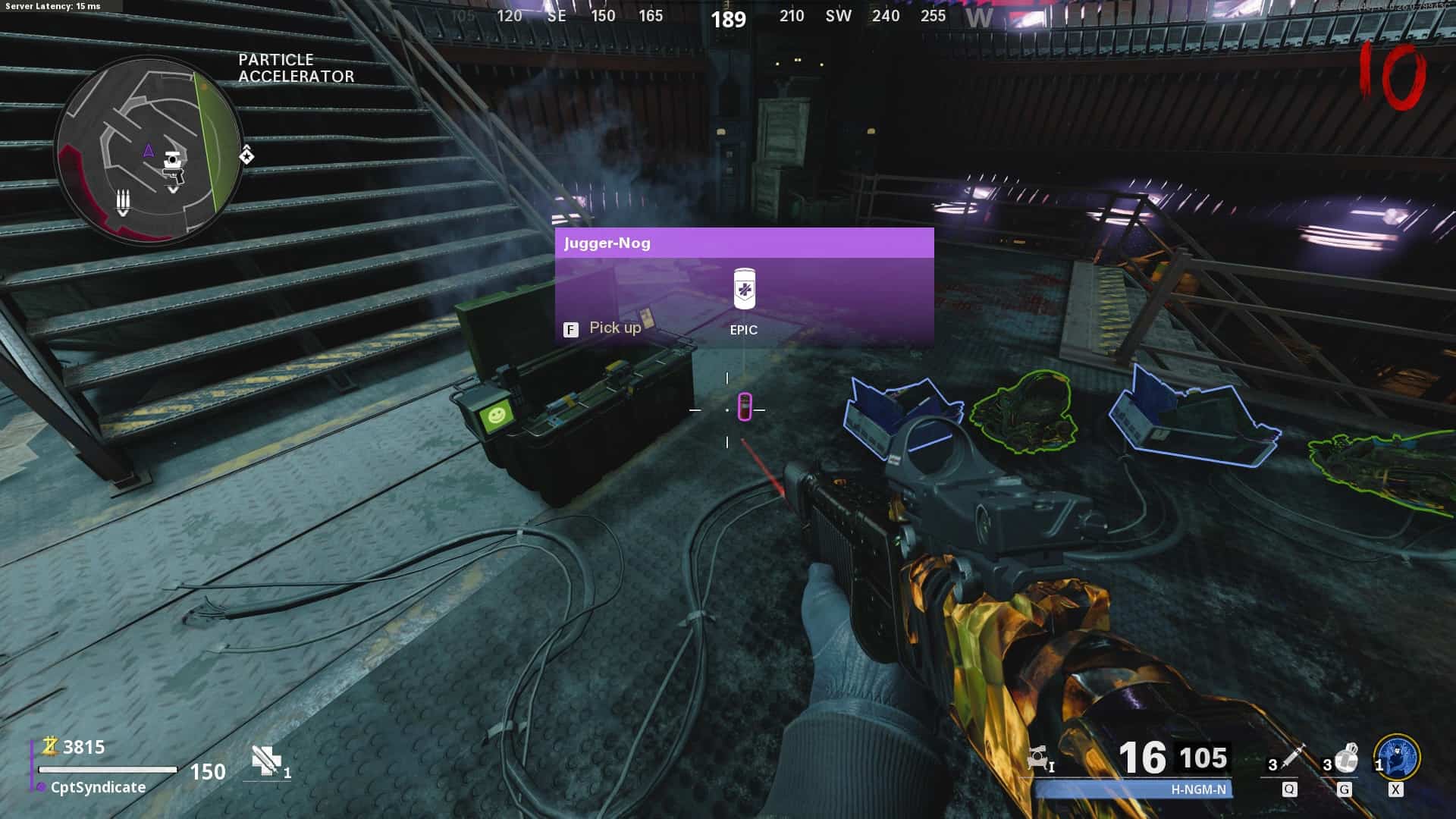This screenshot has width=1456, height=819.
Task: Activate the blue field upgrade icon
Action: (x=1397, y=757)
